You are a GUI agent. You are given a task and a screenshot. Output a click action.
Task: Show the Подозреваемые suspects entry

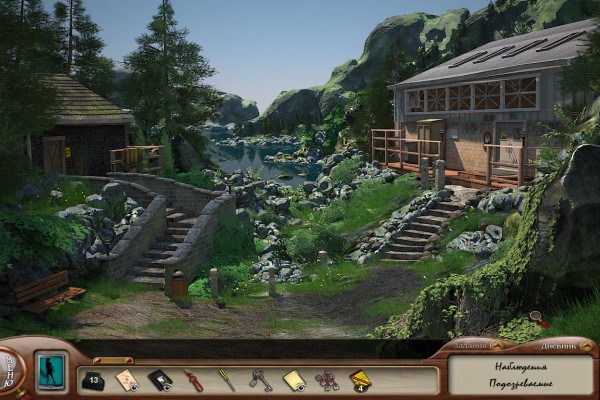click(521, 385)
